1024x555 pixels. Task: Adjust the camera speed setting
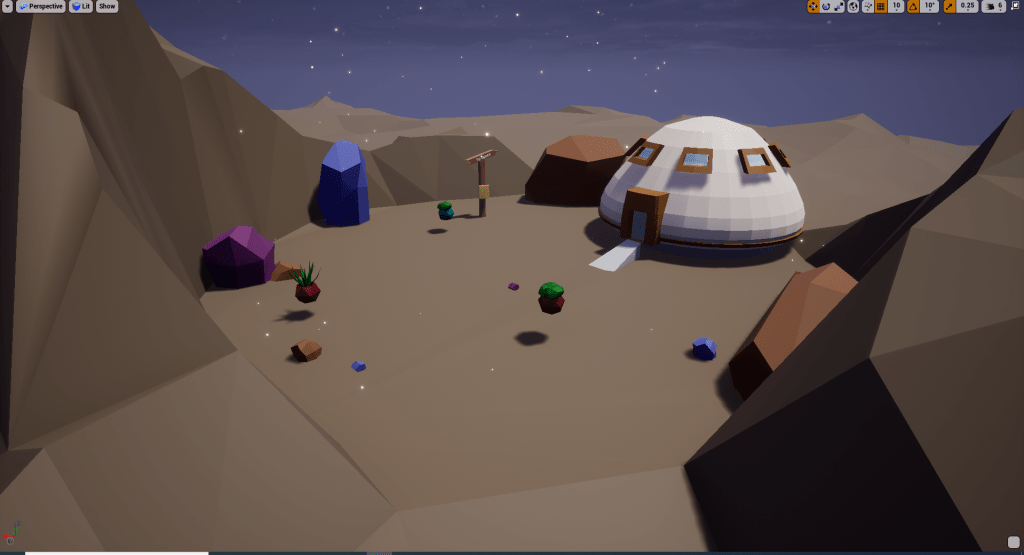[x=994, y=6]
